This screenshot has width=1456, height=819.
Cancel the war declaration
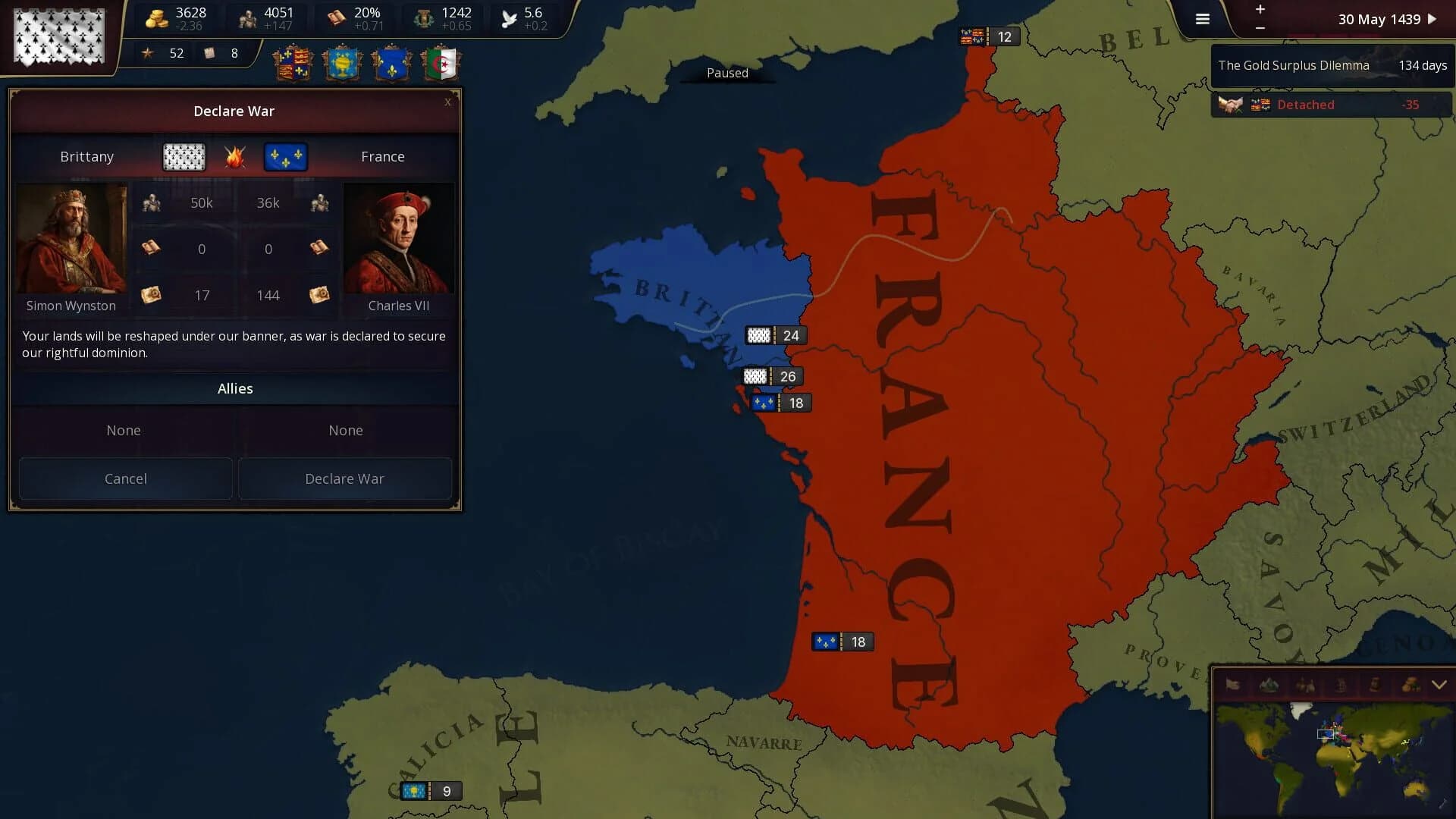125,479
